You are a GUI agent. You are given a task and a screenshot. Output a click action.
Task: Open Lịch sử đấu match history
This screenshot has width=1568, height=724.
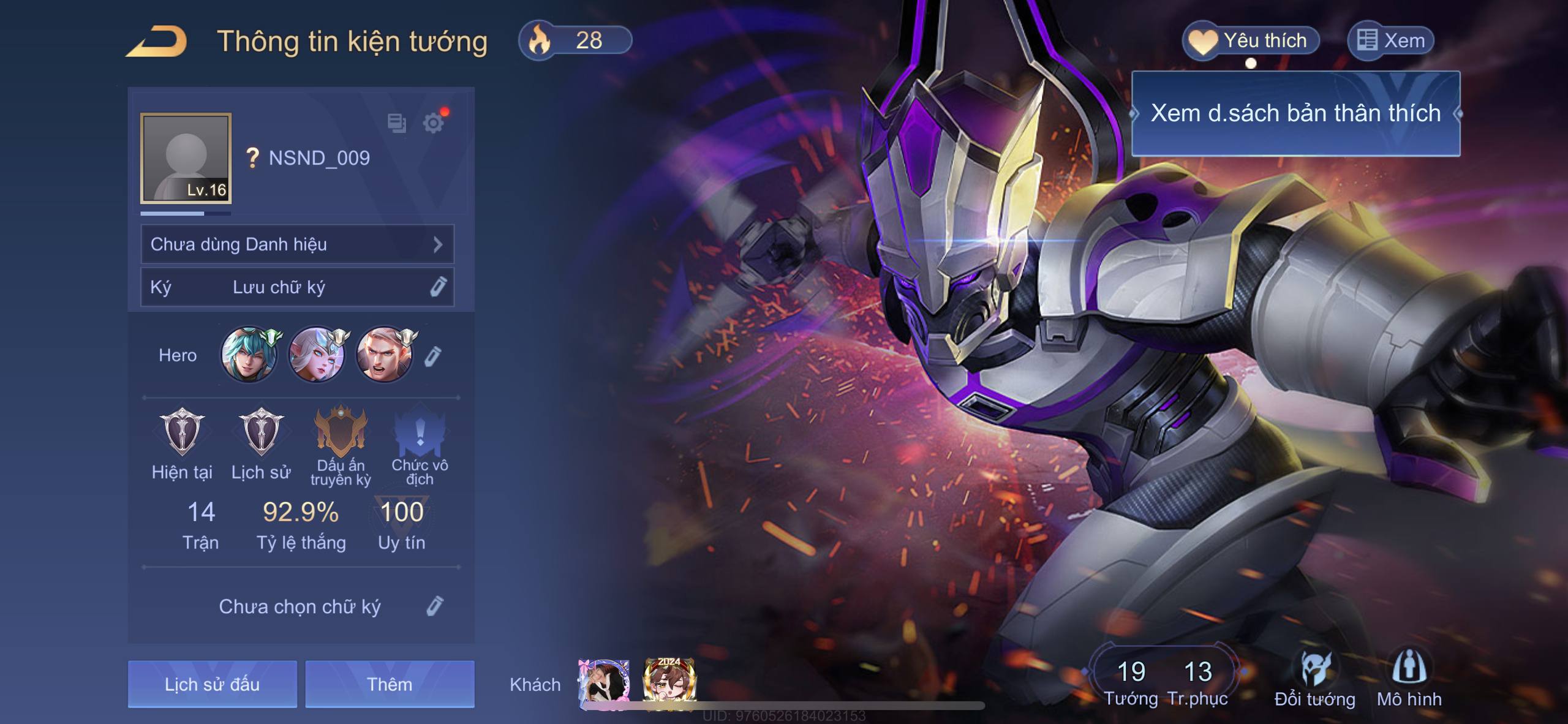[x=212, y=684]
